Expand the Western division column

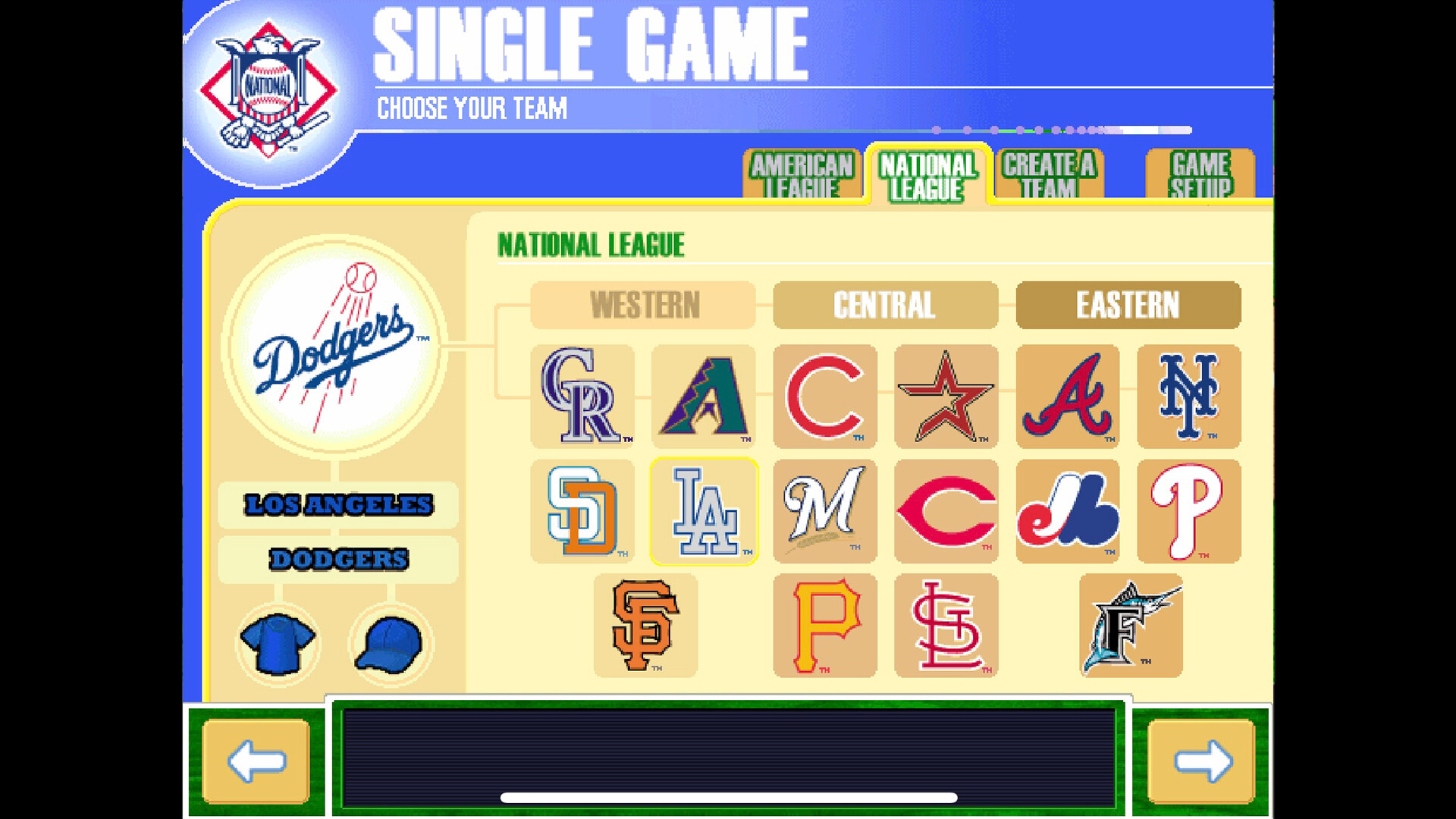tap(642, 304)
